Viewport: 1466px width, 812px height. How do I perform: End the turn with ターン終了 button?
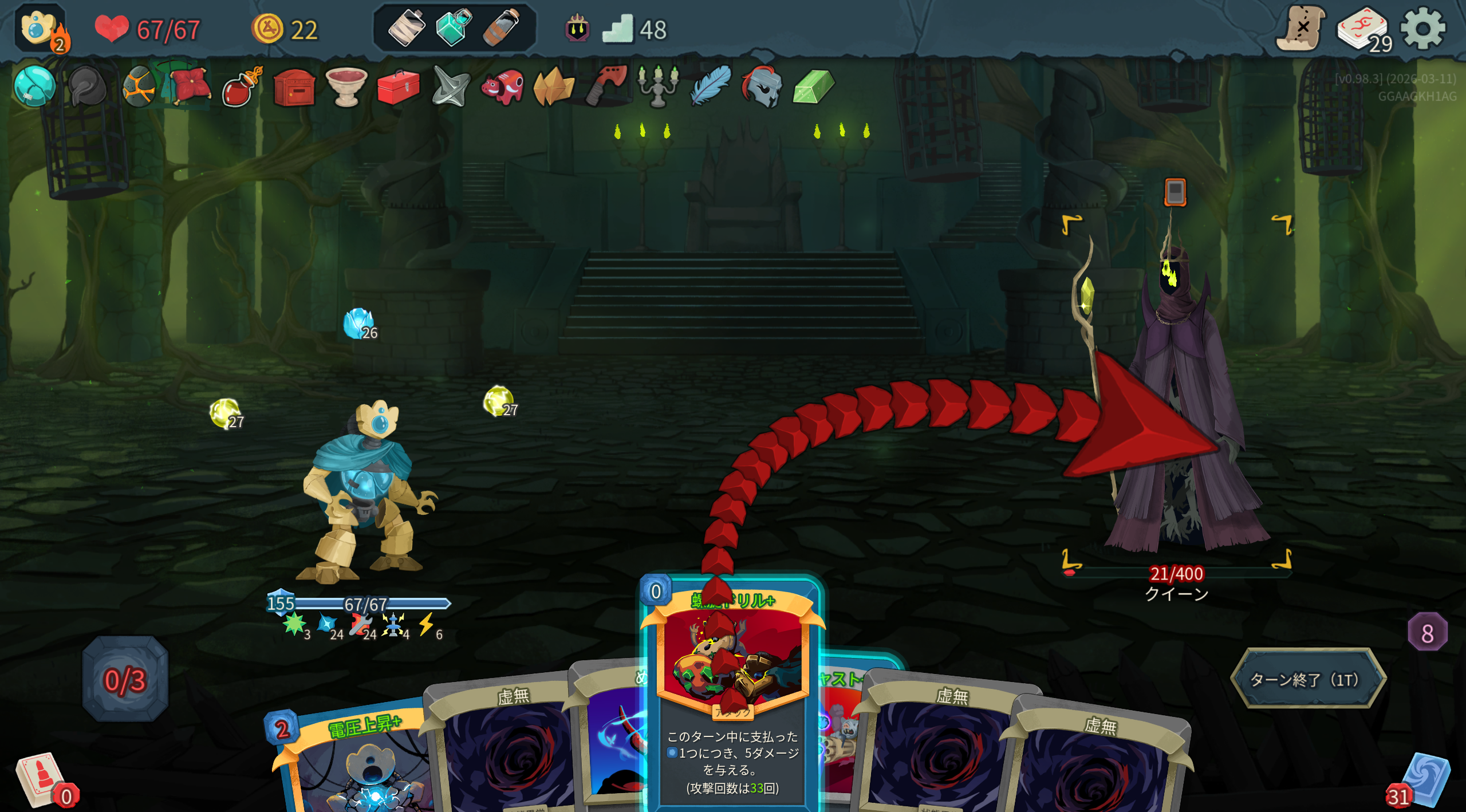pyautogui.click(x=1307, y=679)
